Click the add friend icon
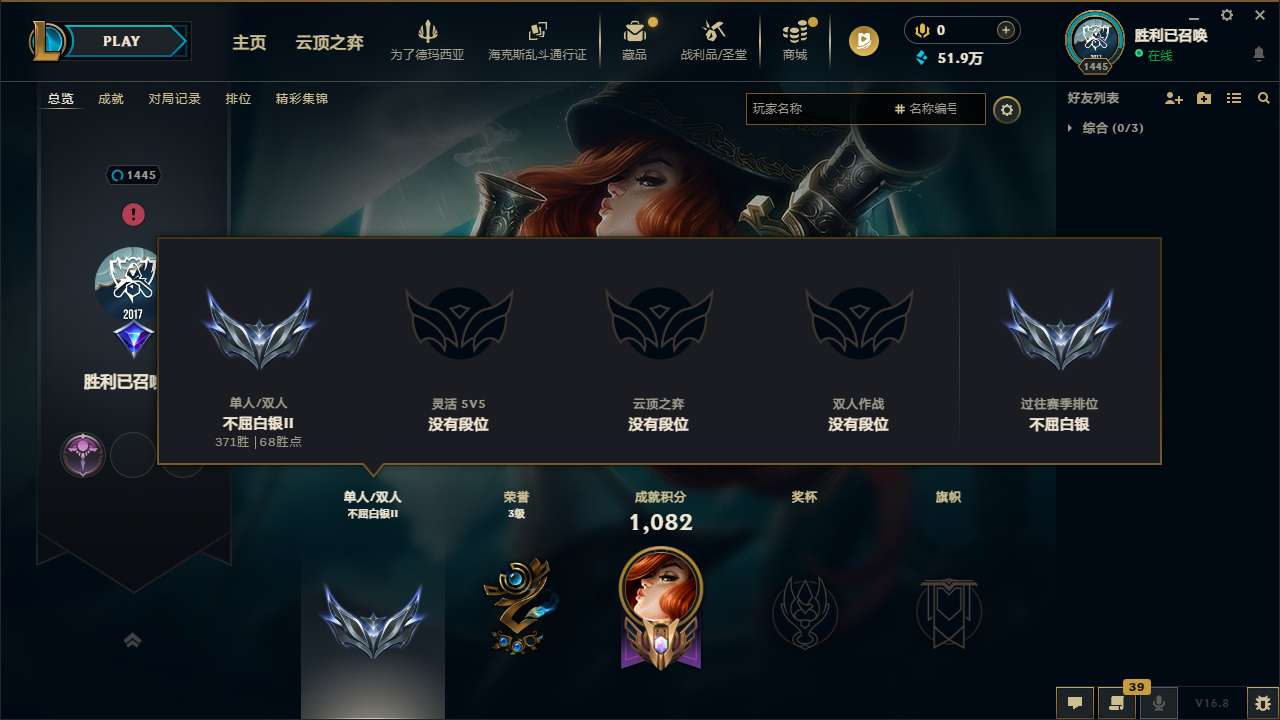1280x720 pixels. point(1172,98)
